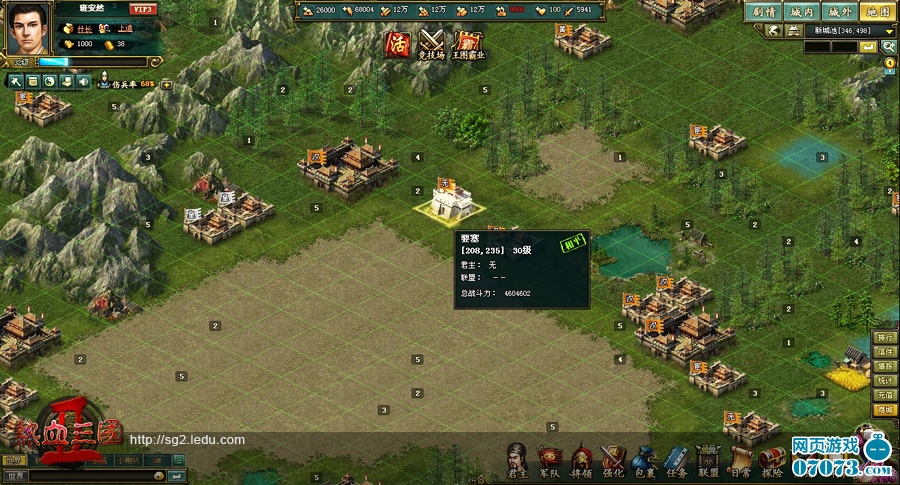Open the 任务 quest menu
This screenshot has height=485, width=900.
click(676, 459)
